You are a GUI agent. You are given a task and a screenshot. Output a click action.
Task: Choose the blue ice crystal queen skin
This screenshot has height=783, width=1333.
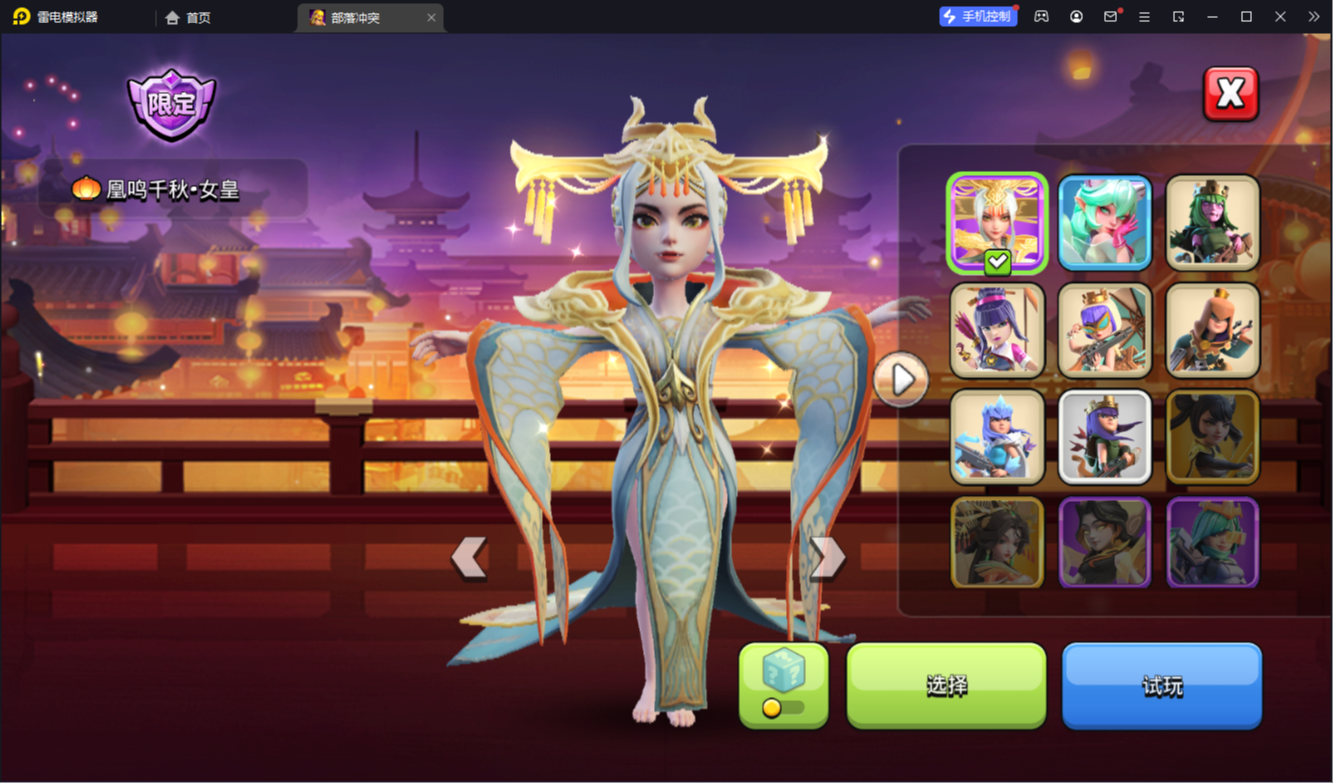click(997, 437)
